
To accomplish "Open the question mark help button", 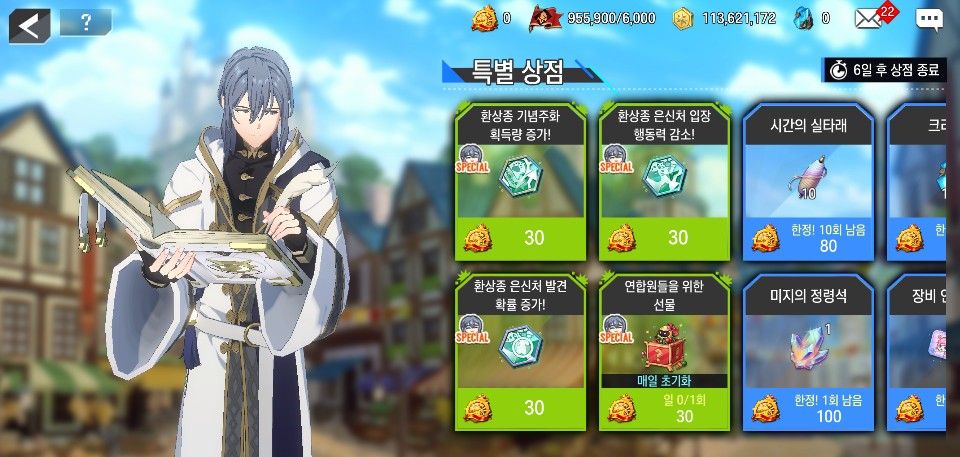I will [x=85, y=23].
